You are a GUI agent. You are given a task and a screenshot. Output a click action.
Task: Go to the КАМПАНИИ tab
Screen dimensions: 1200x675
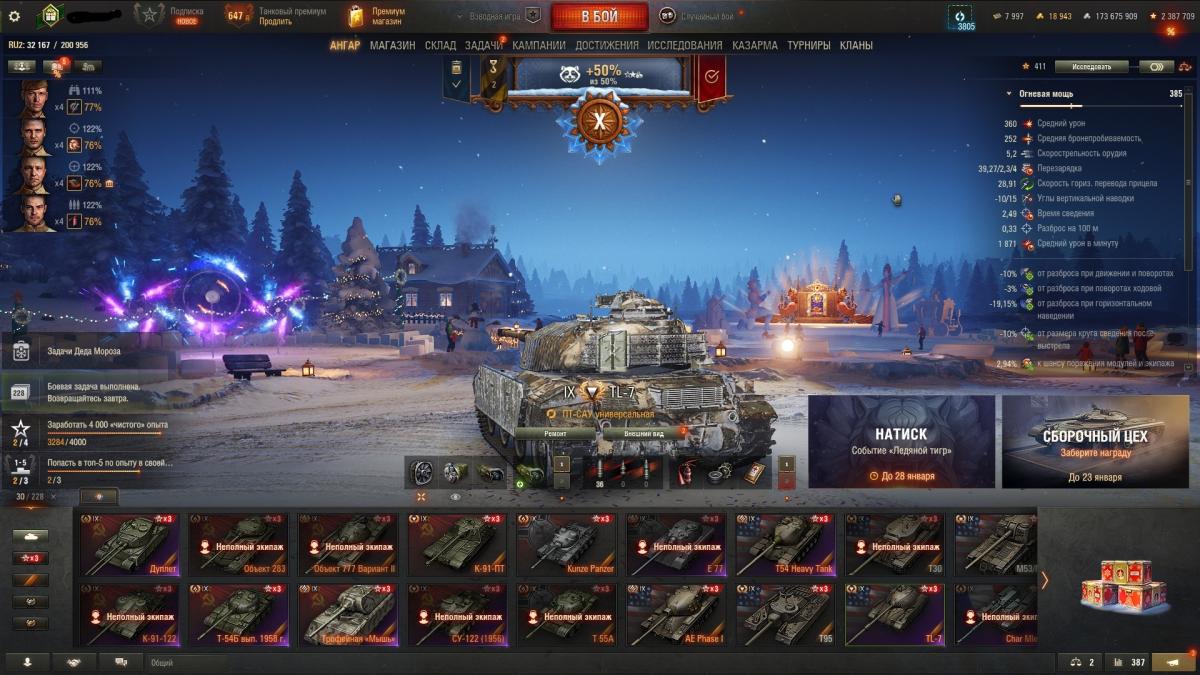[x=539, y=45]
